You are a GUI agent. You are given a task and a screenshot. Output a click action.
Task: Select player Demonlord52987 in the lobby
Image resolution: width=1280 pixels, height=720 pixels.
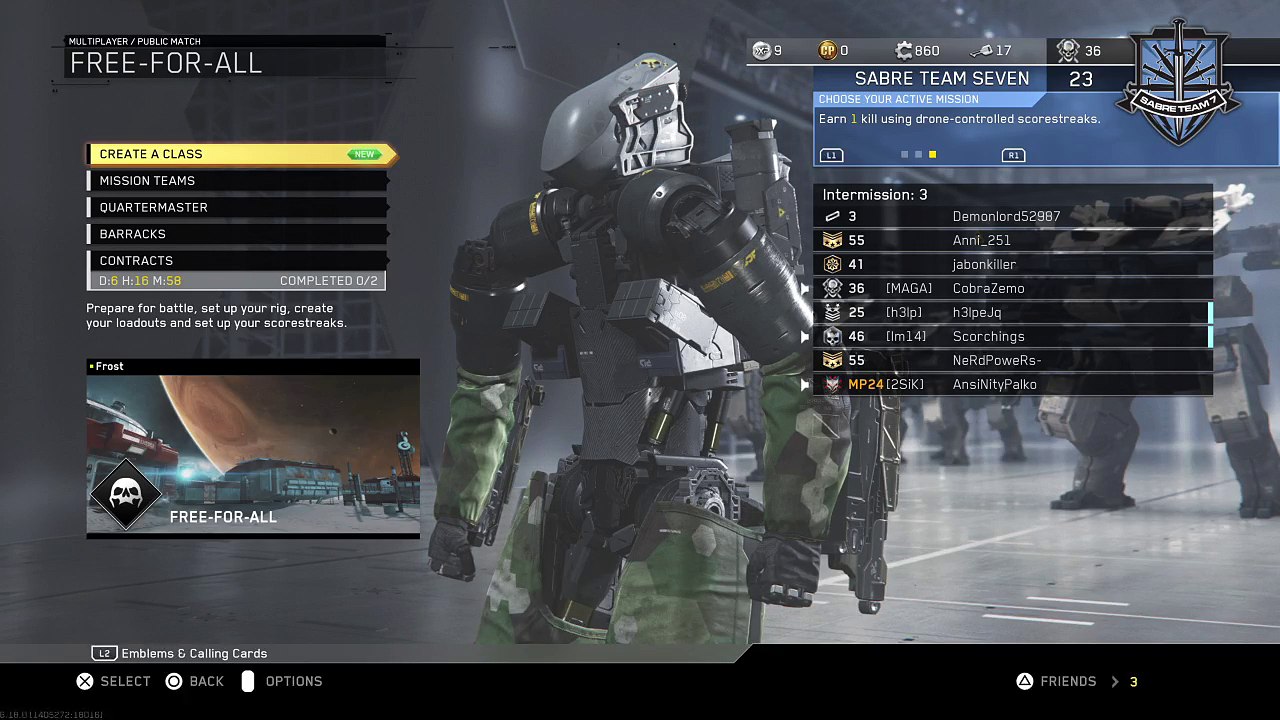[x=1012, y=216]
